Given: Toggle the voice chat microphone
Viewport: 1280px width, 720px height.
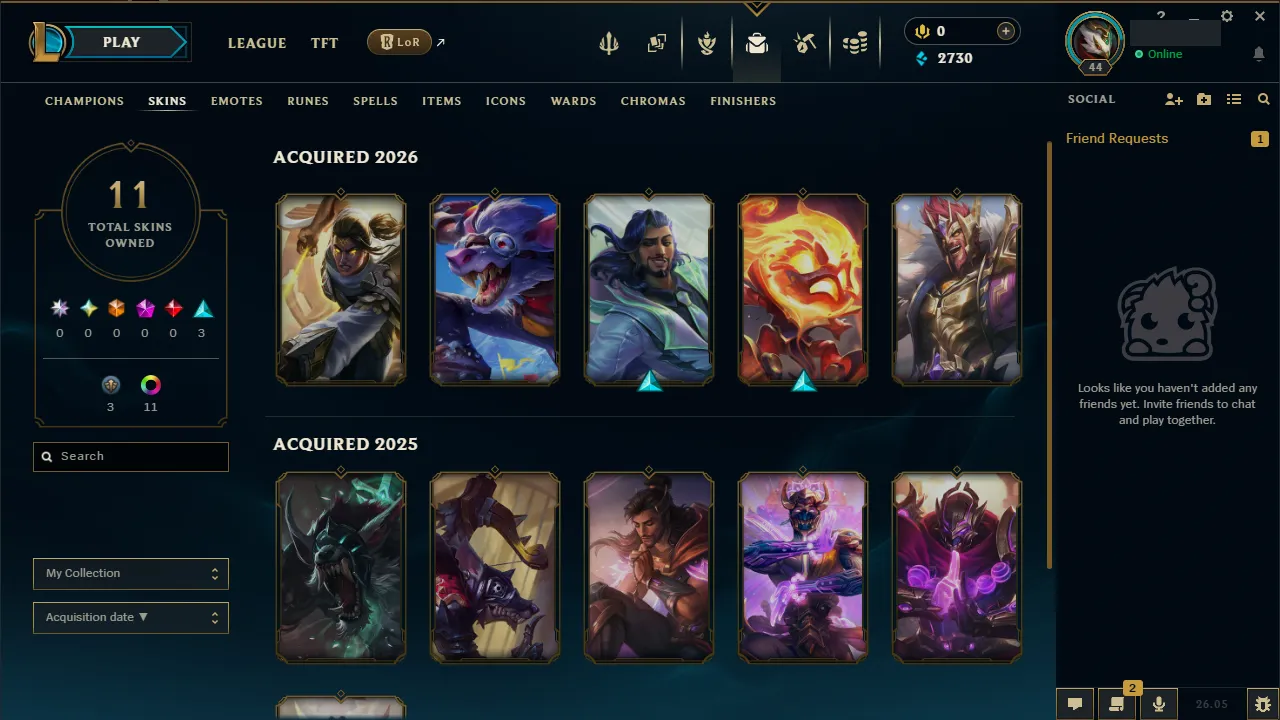Looking at the screenshot, I should (1159, 704).
